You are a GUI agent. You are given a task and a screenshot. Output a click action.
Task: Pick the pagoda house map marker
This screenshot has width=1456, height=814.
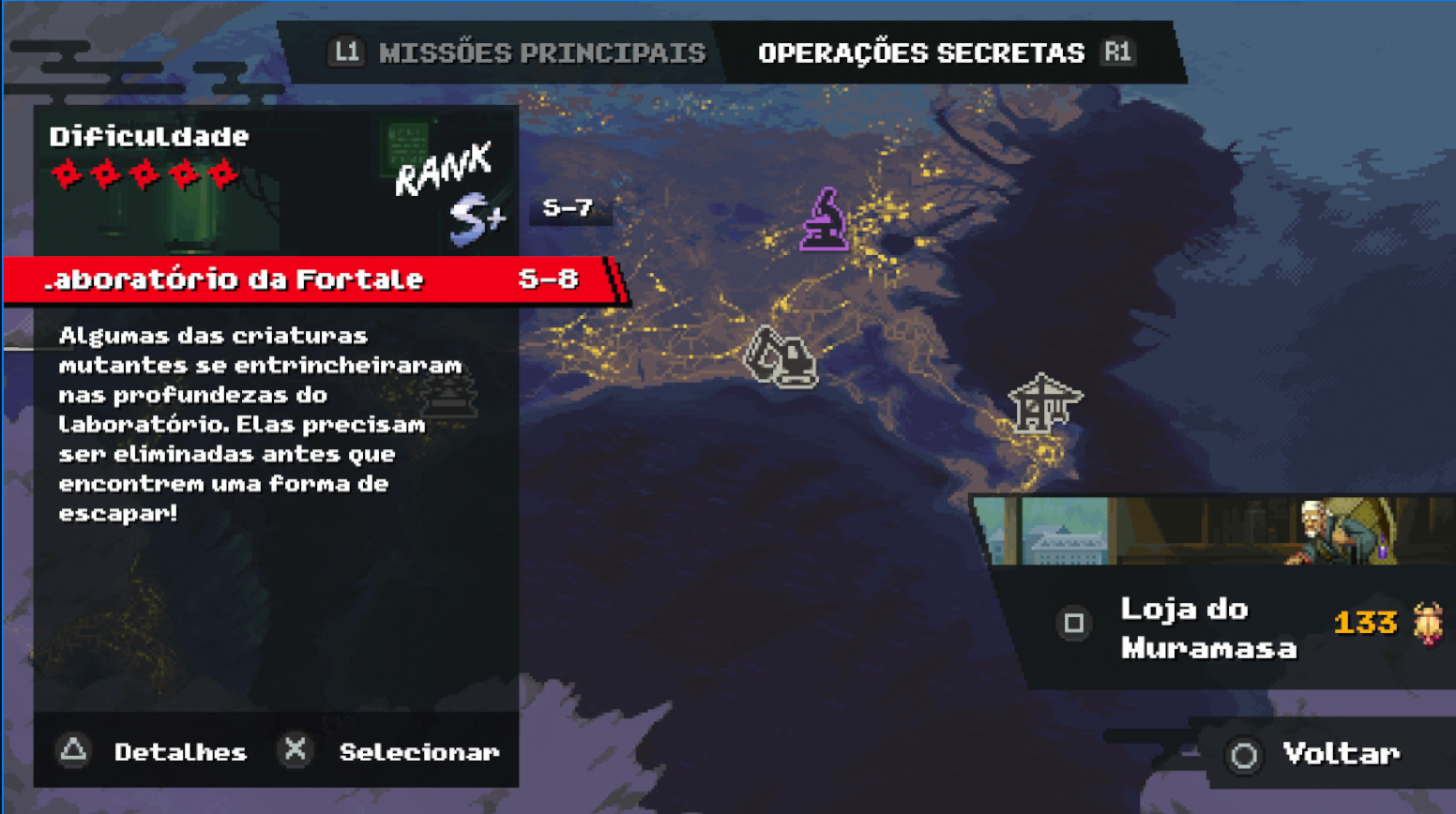1043,403
